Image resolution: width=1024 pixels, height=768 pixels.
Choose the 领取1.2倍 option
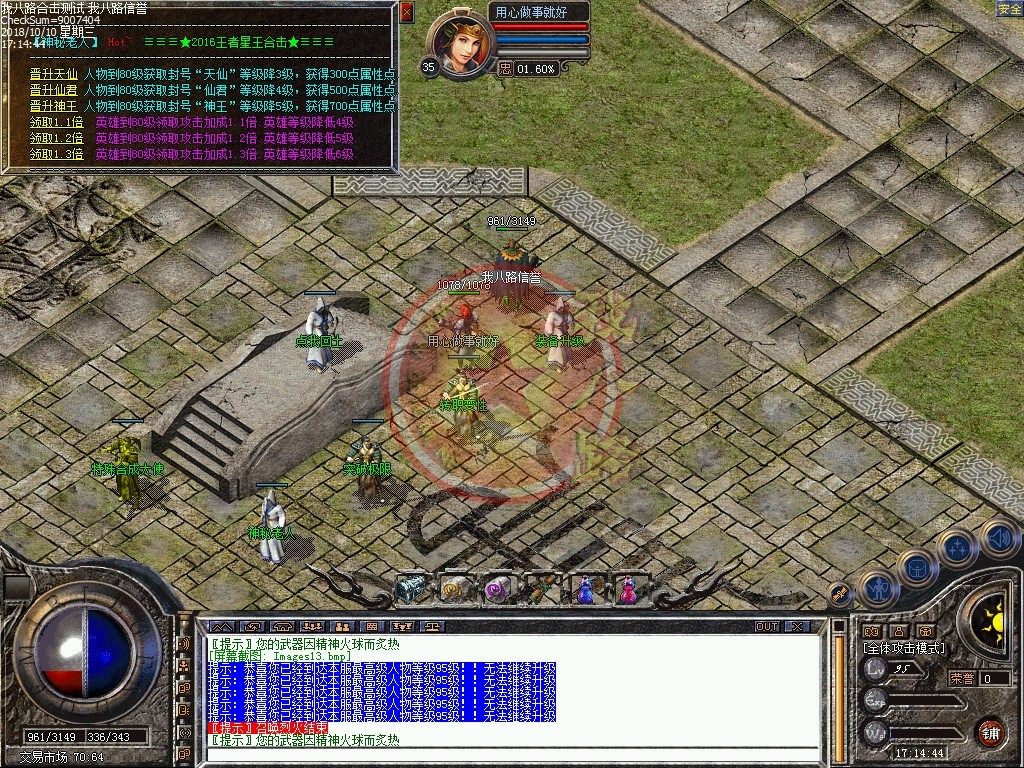[x=57, y=138]
